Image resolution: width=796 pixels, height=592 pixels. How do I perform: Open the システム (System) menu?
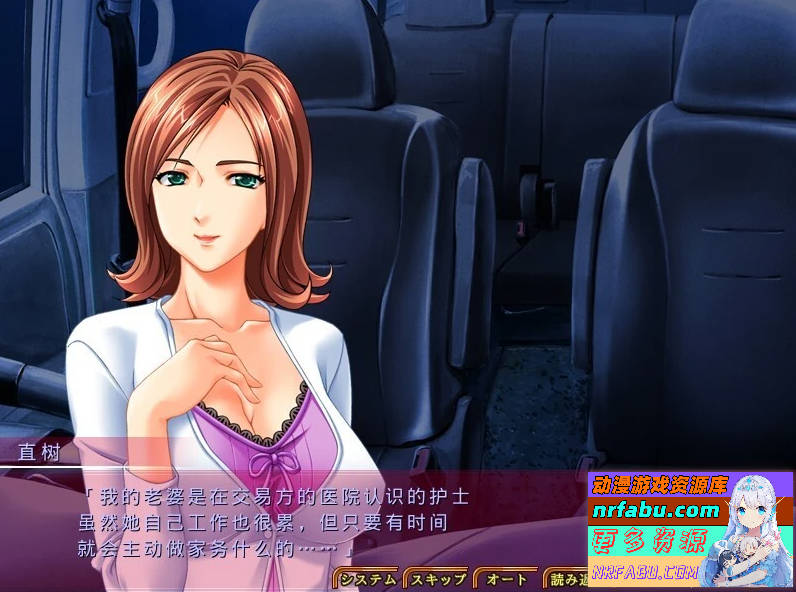(367, 579)
